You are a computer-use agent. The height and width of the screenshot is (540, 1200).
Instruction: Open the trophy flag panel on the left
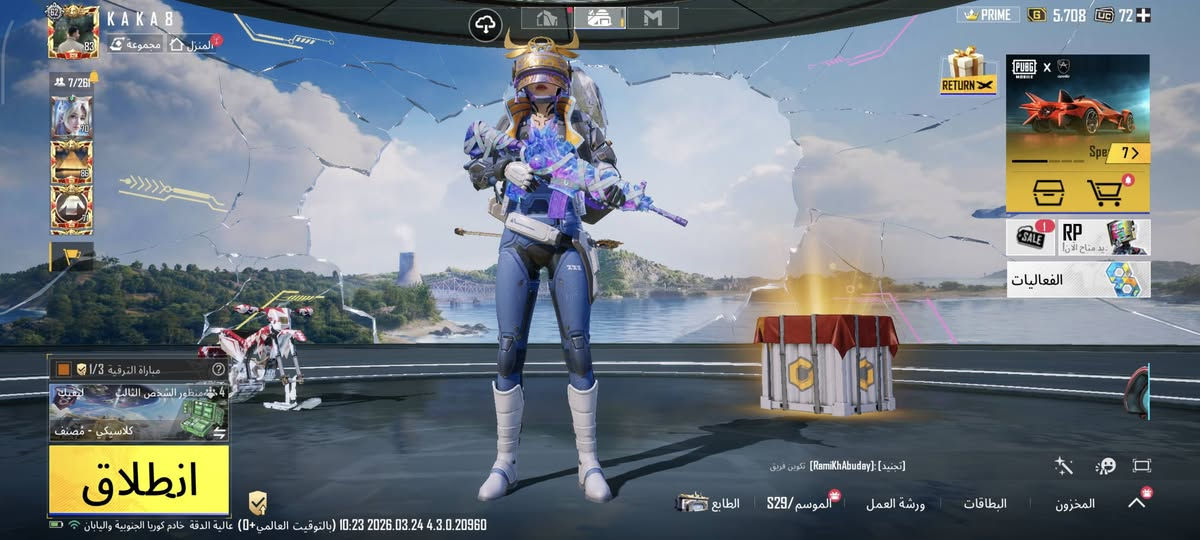(71, 256)
